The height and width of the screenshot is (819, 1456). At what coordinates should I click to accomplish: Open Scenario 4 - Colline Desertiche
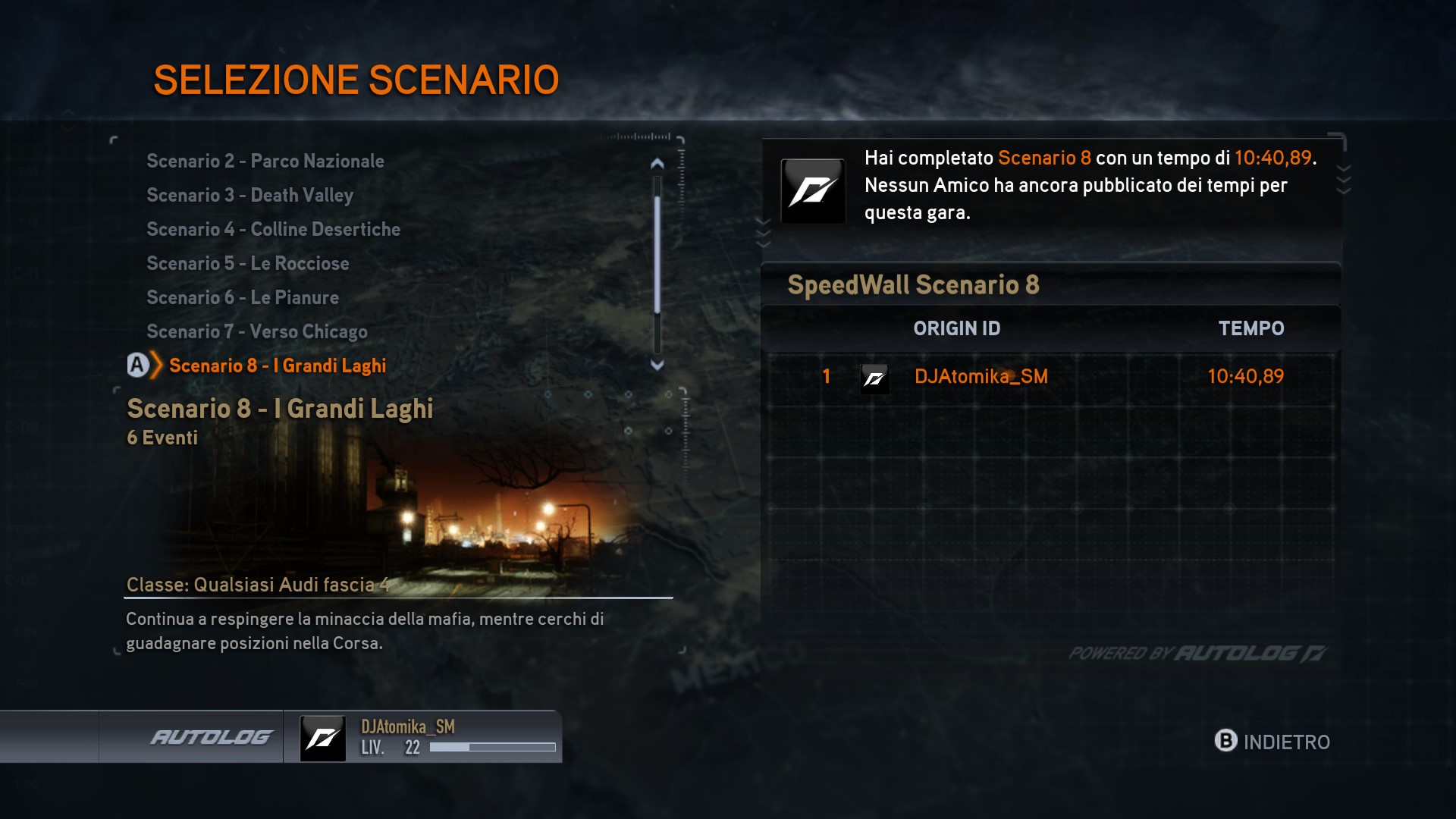click(273, 229)
